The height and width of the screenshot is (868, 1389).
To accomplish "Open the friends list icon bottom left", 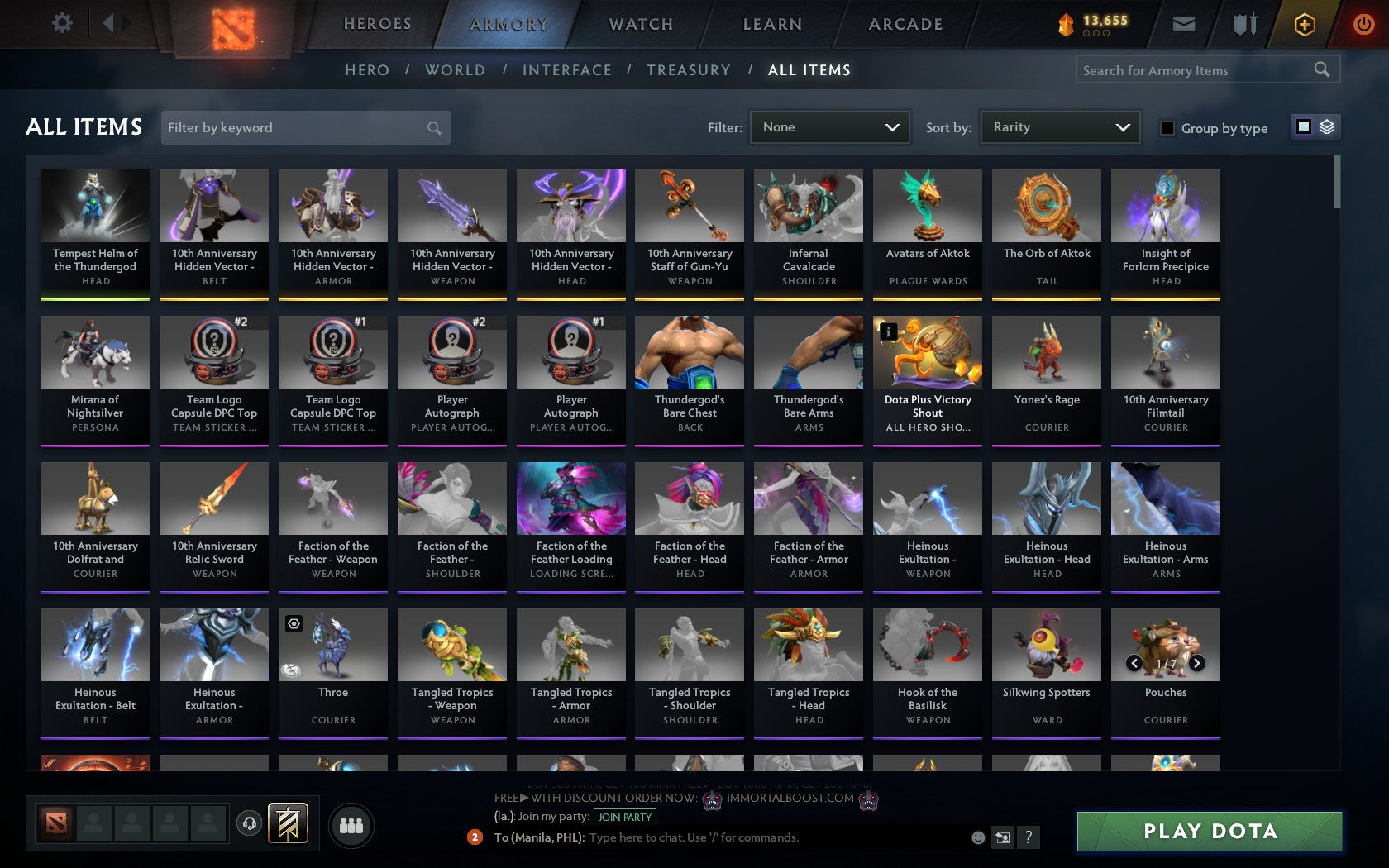I will tap(351, 824).
